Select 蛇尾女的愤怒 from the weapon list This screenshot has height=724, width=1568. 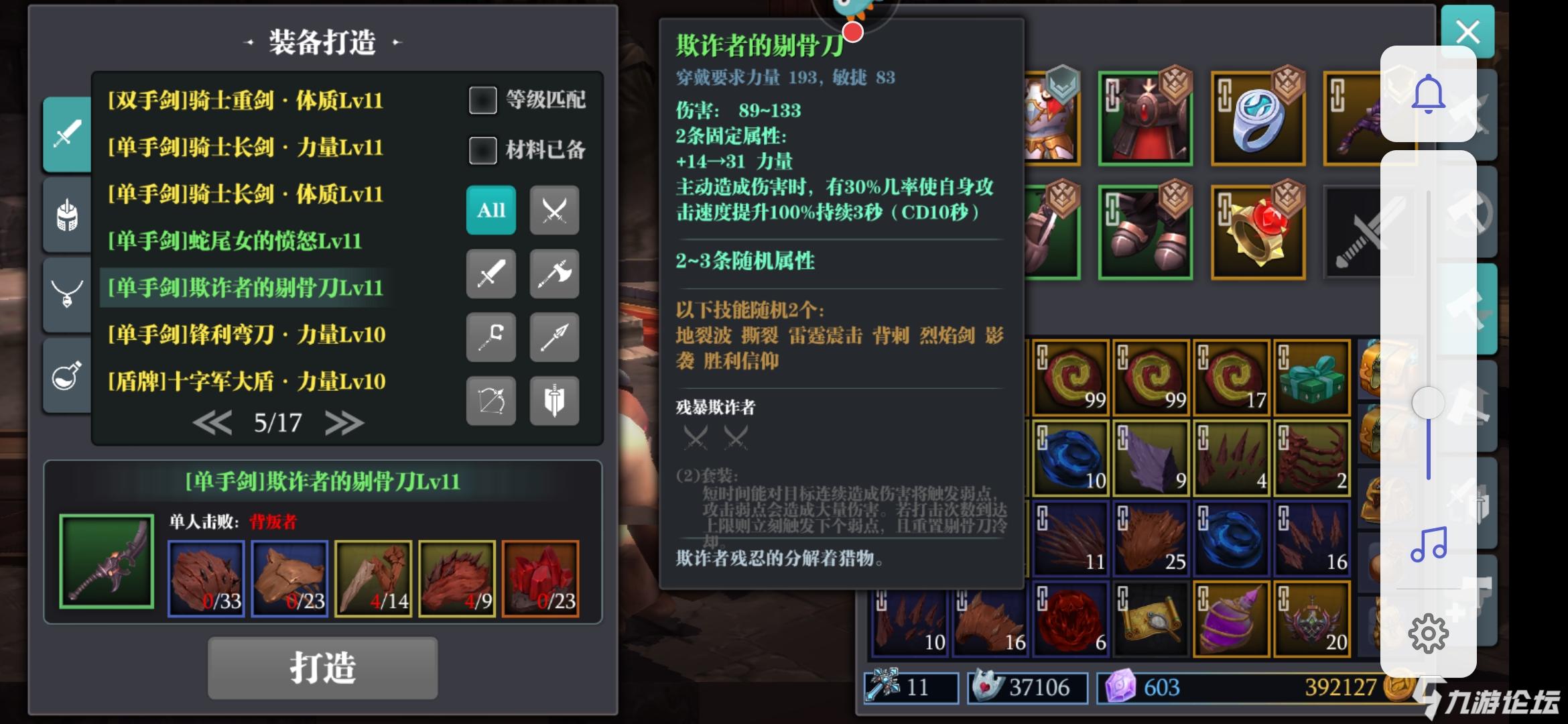235,241
